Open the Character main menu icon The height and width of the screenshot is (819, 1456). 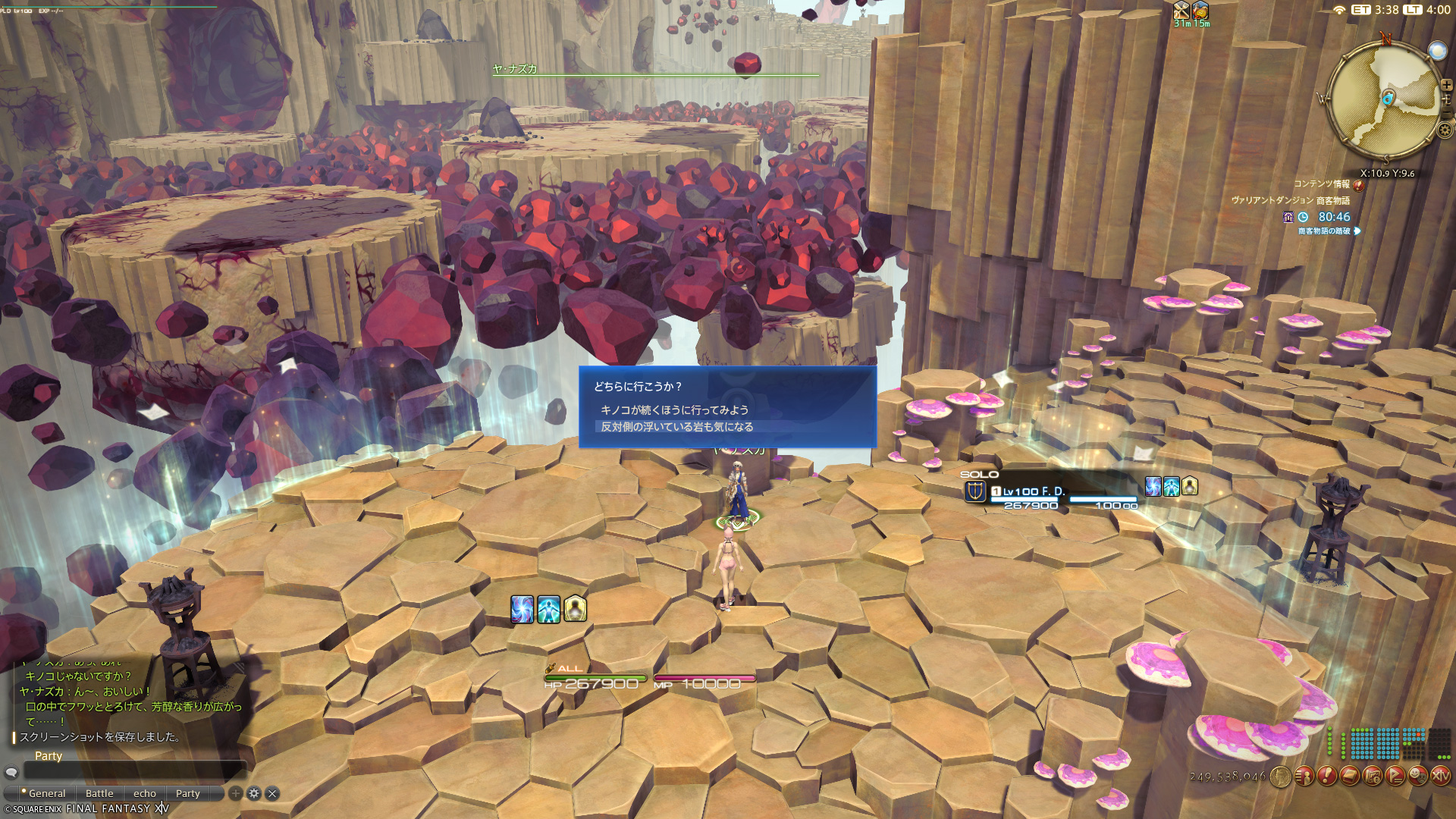(1304, 776)
